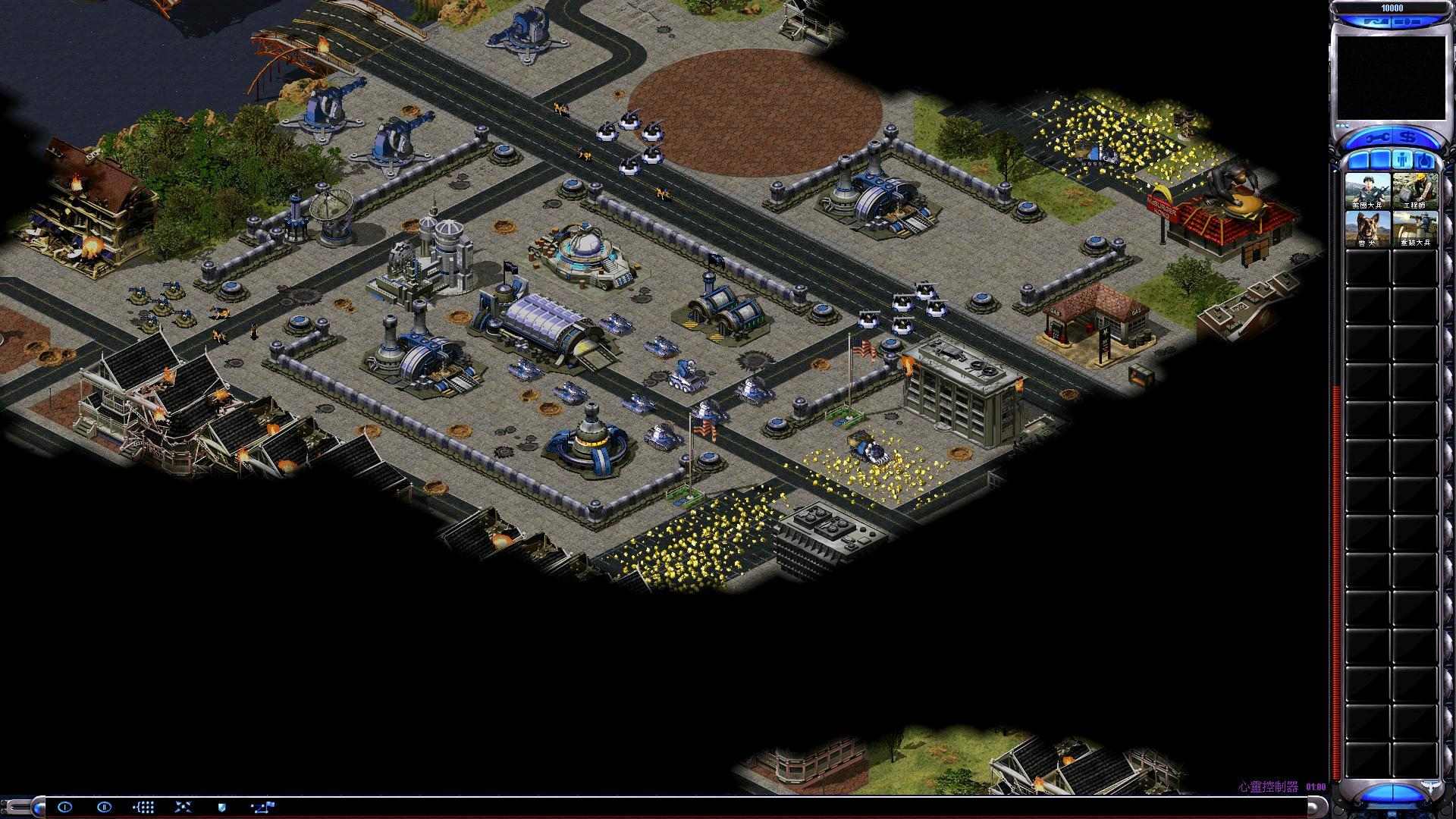Switch to the rightmost sidebar production tab
1456x819 pixels.
(1425, 159)
